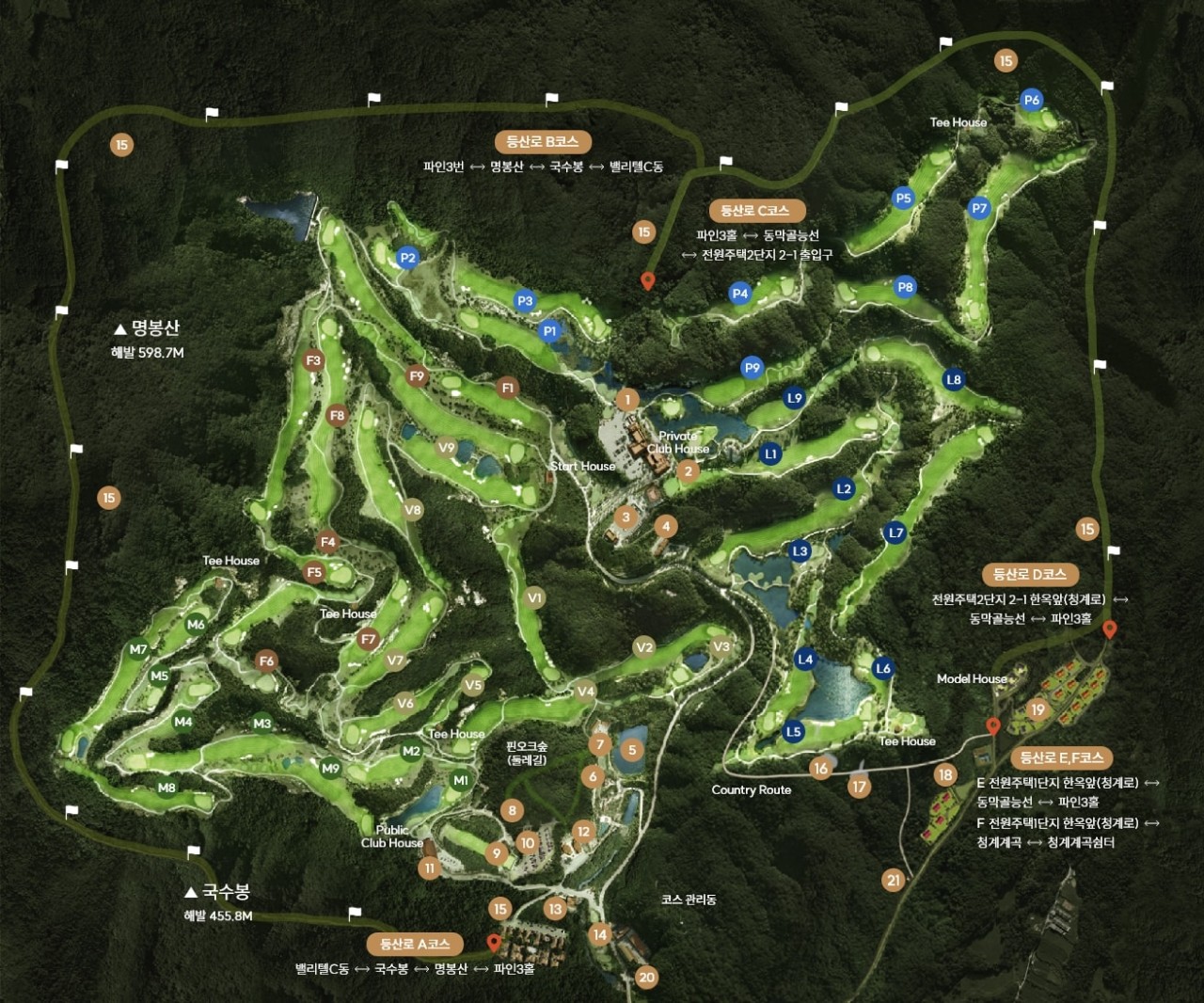The image size is (1204, 1003).
Task: Open the 등산로 E,F코스 trail label
Action: point(1062,757)
